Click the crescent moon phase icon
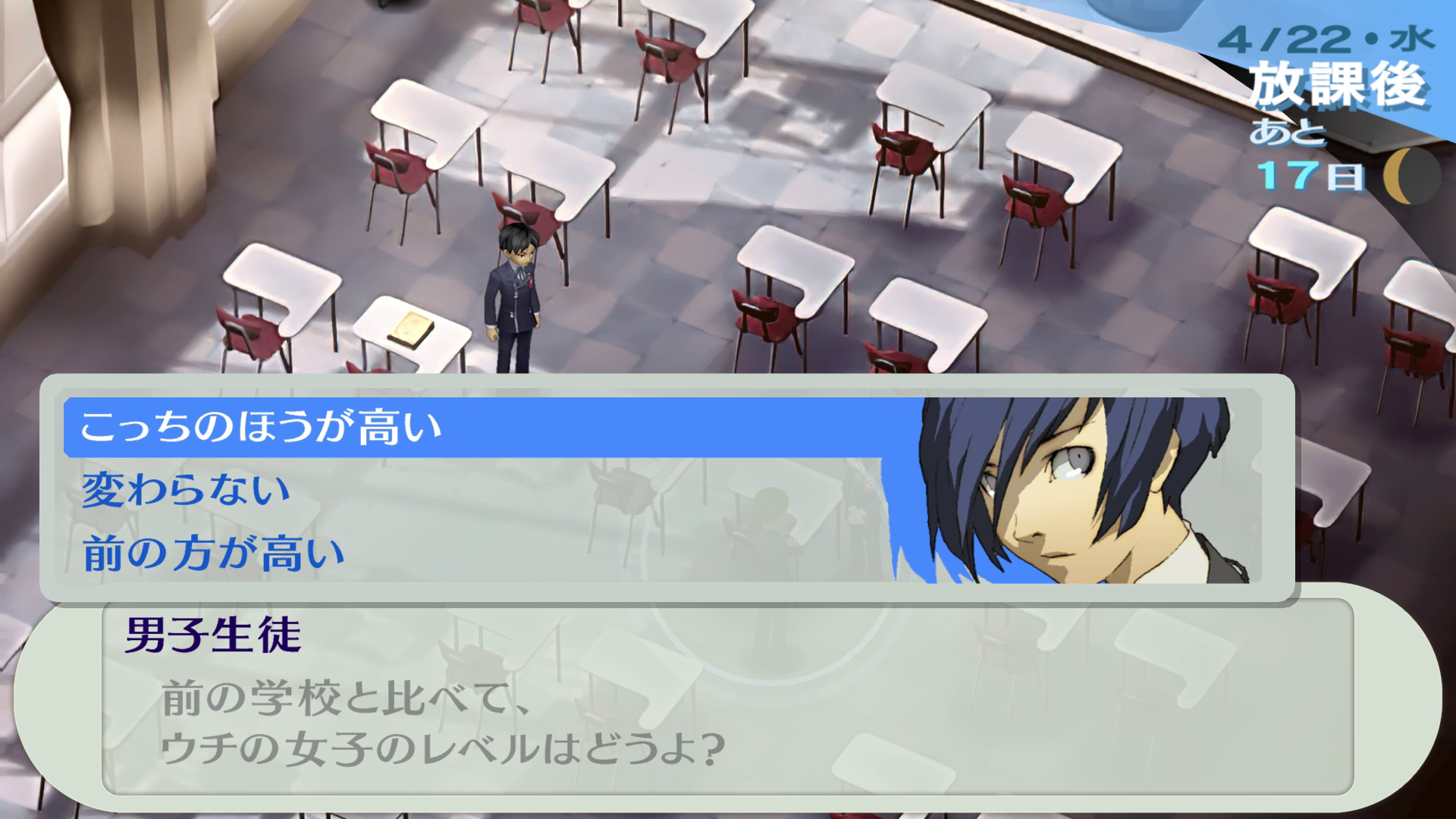 1411,177
